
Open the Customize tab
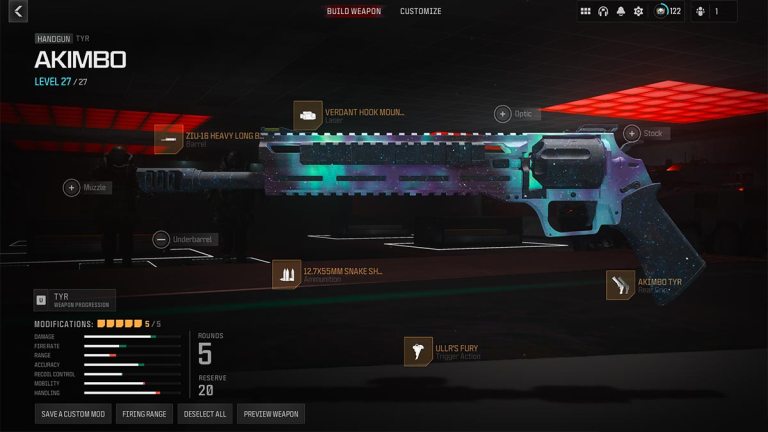[x=421, y=12]
